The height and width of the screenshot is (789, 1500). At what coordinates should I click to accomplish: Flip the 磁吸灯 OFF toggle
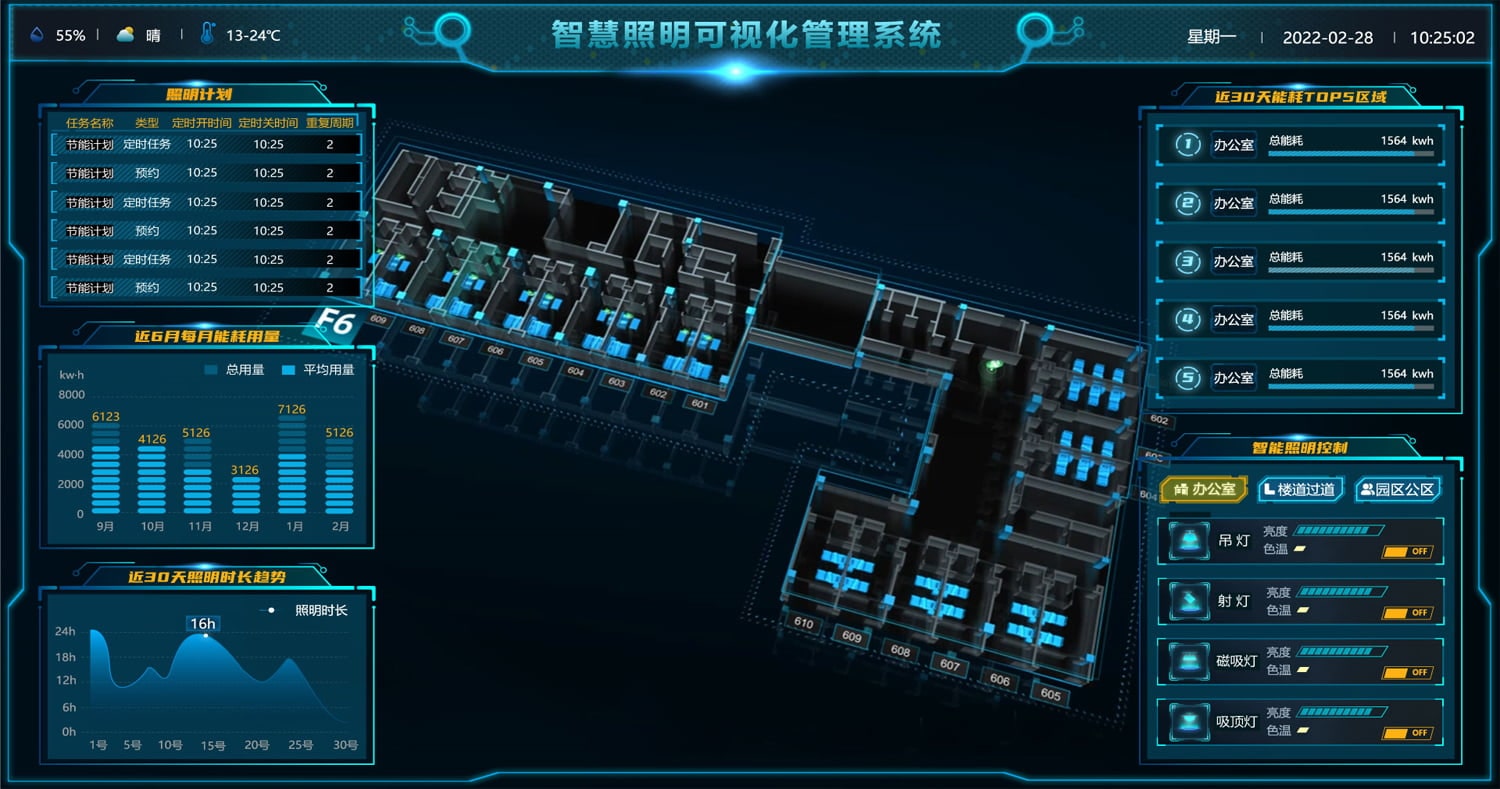click(x=1408, y=673)
